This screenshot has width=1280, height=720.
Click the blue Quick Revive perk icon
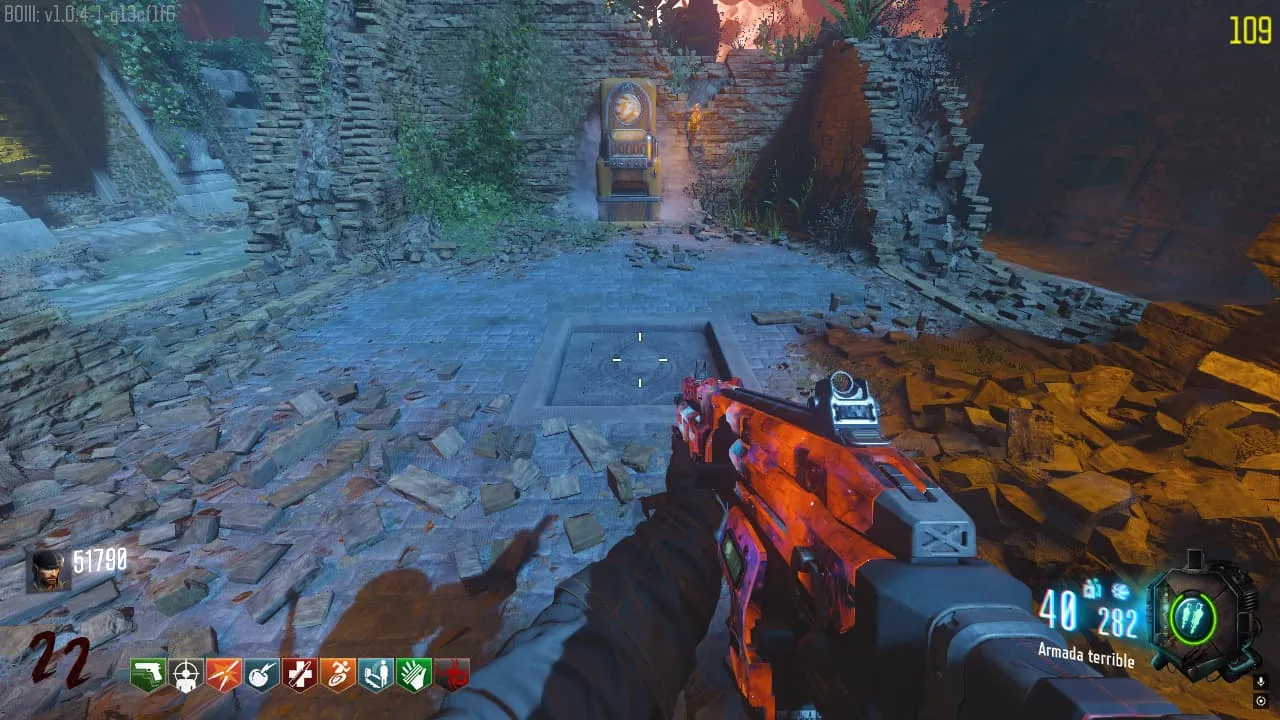coord(376,675)
